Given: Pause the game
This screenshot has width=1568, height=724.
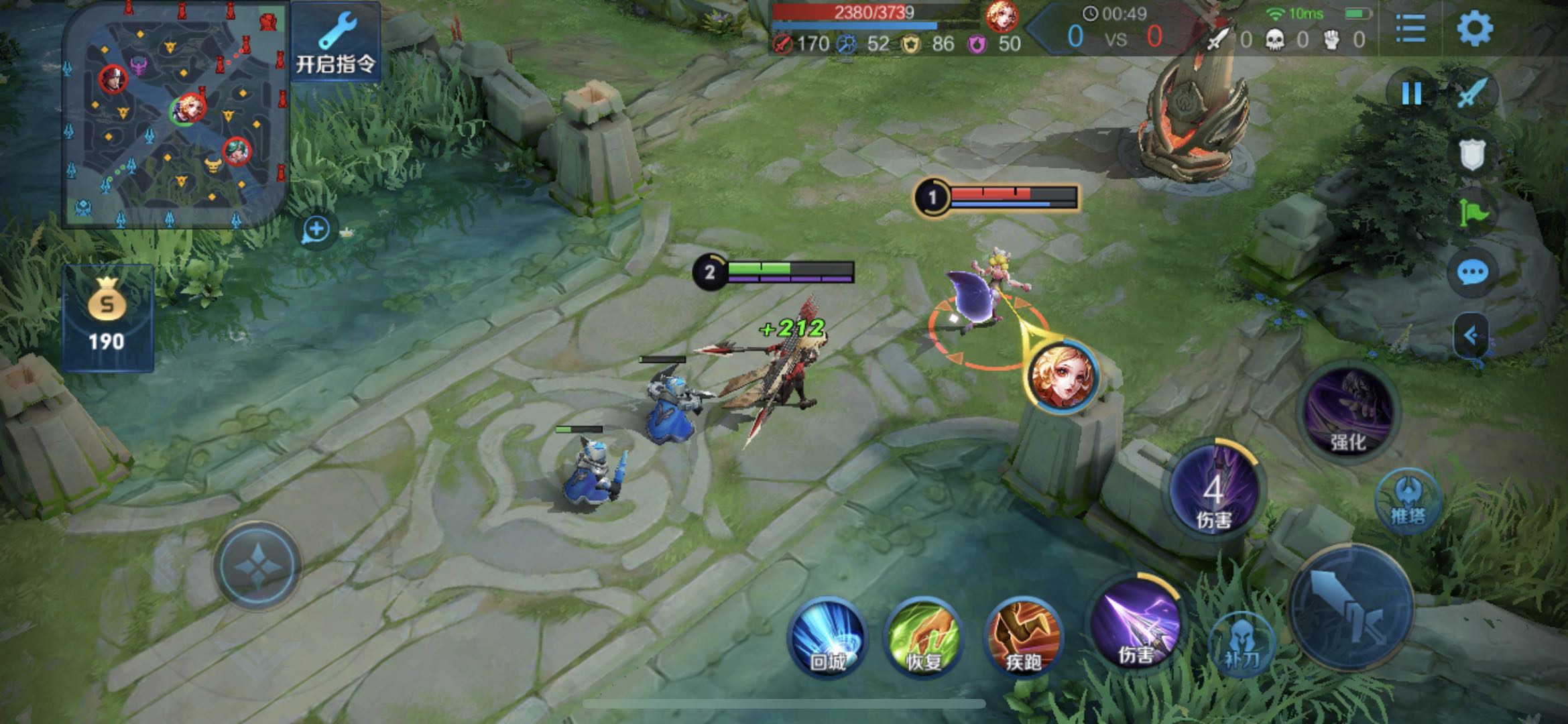Looking at the screenshot, I should (x=1412, y=93).
